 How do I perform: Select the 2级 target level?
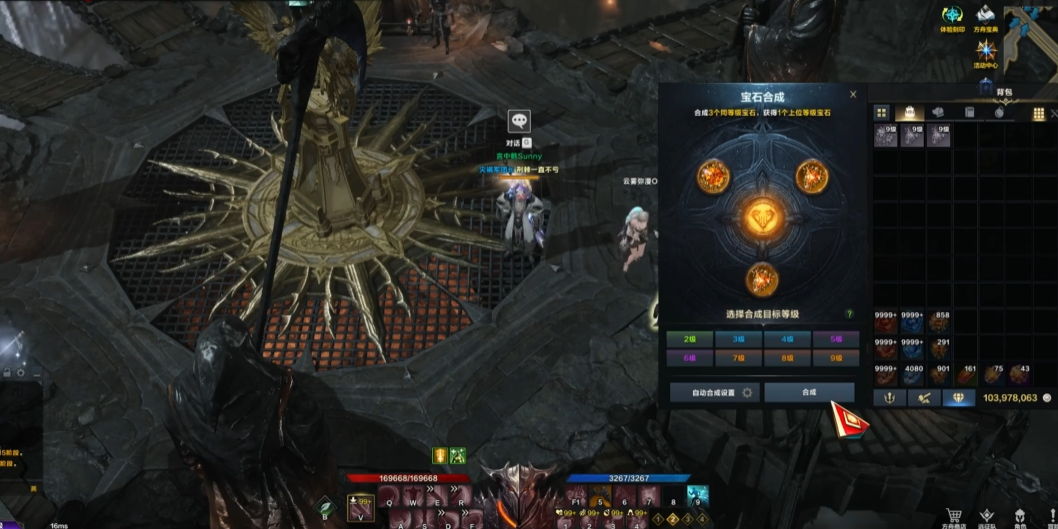click(690, 340)
